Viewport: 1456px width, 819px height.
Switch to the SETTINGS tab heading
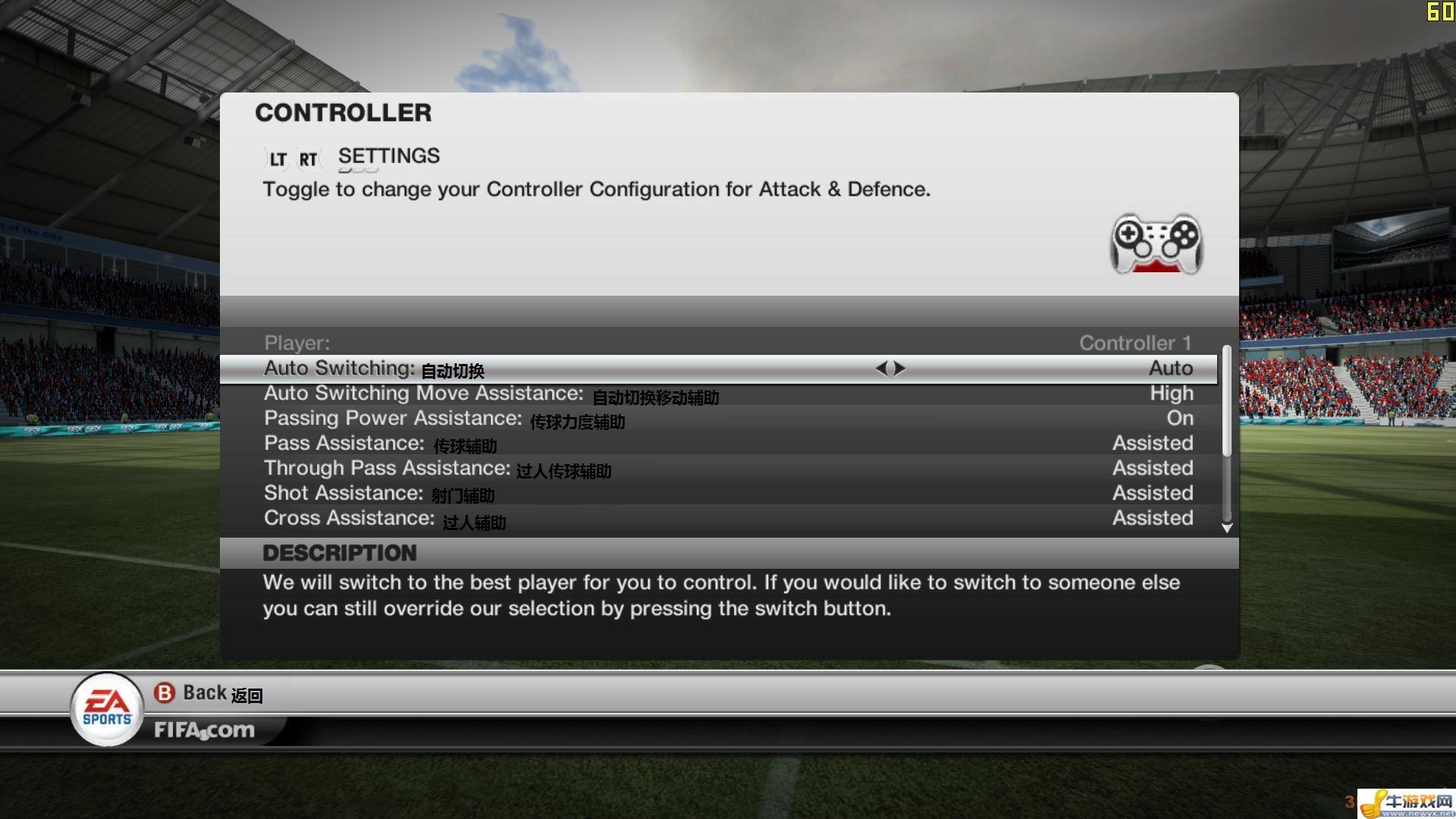388,156
